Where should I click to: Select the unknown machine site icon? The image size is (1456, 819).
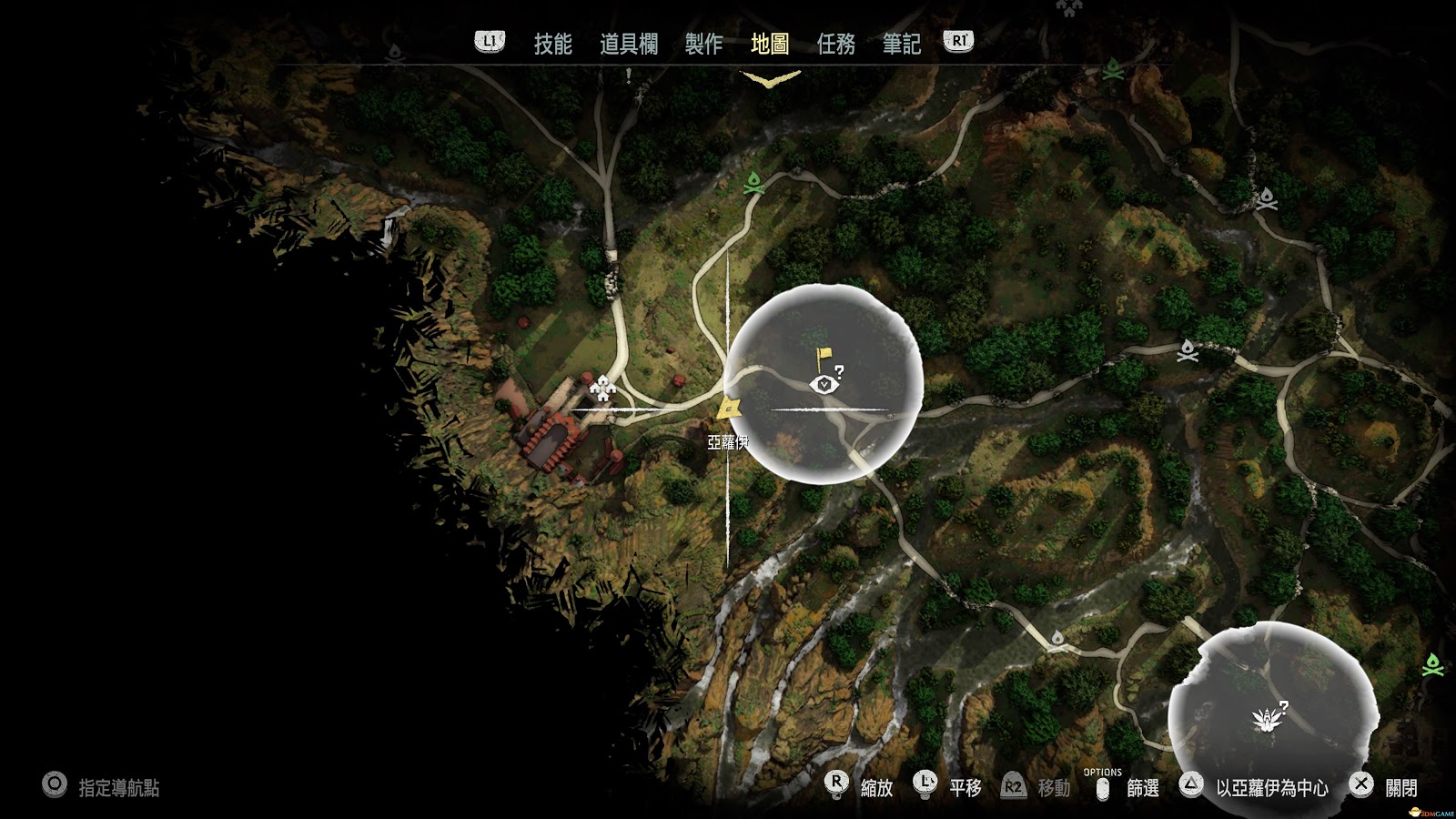click(1269, 719)
